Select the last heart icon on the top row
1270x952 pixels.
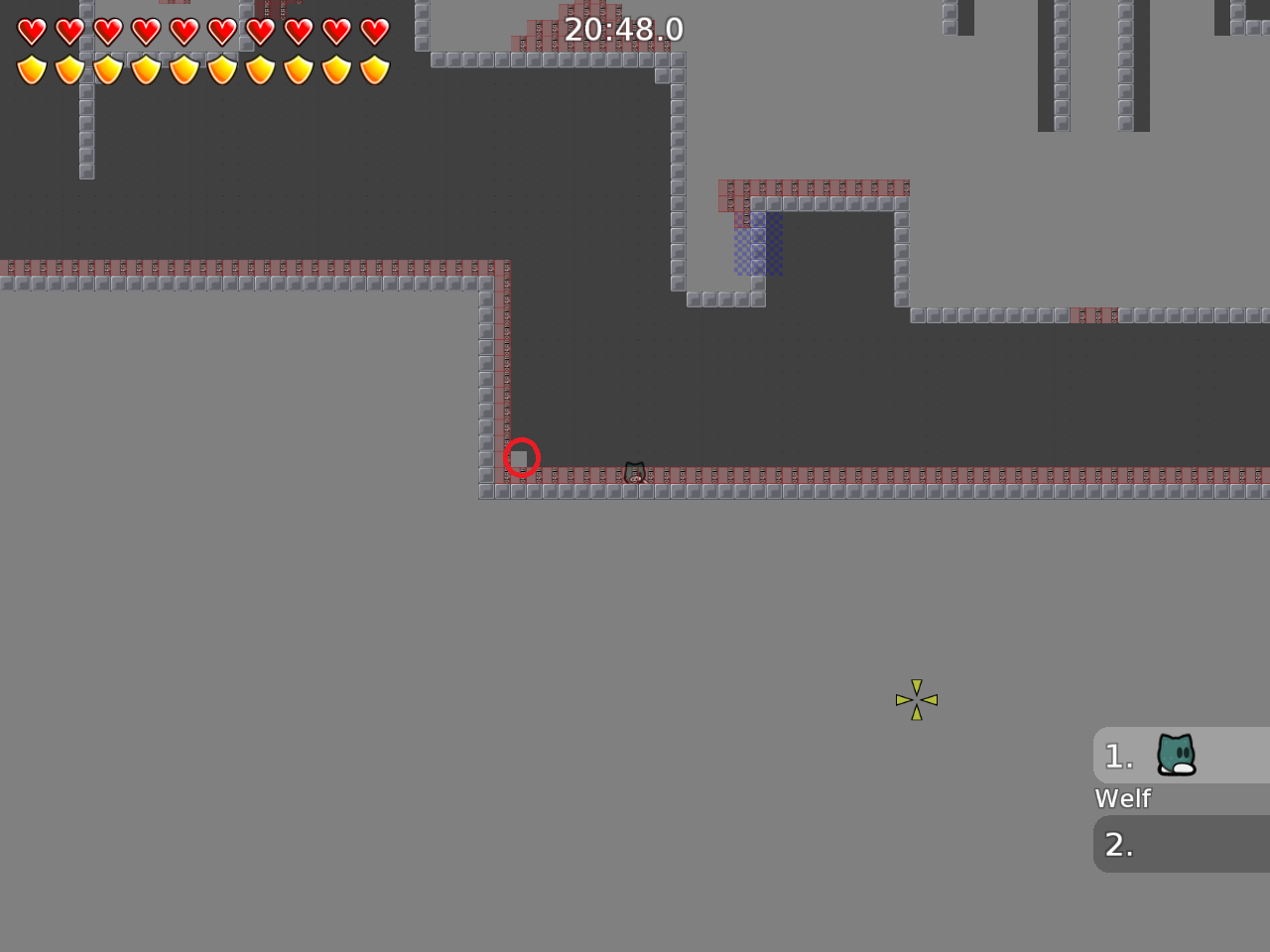point(375,31)
